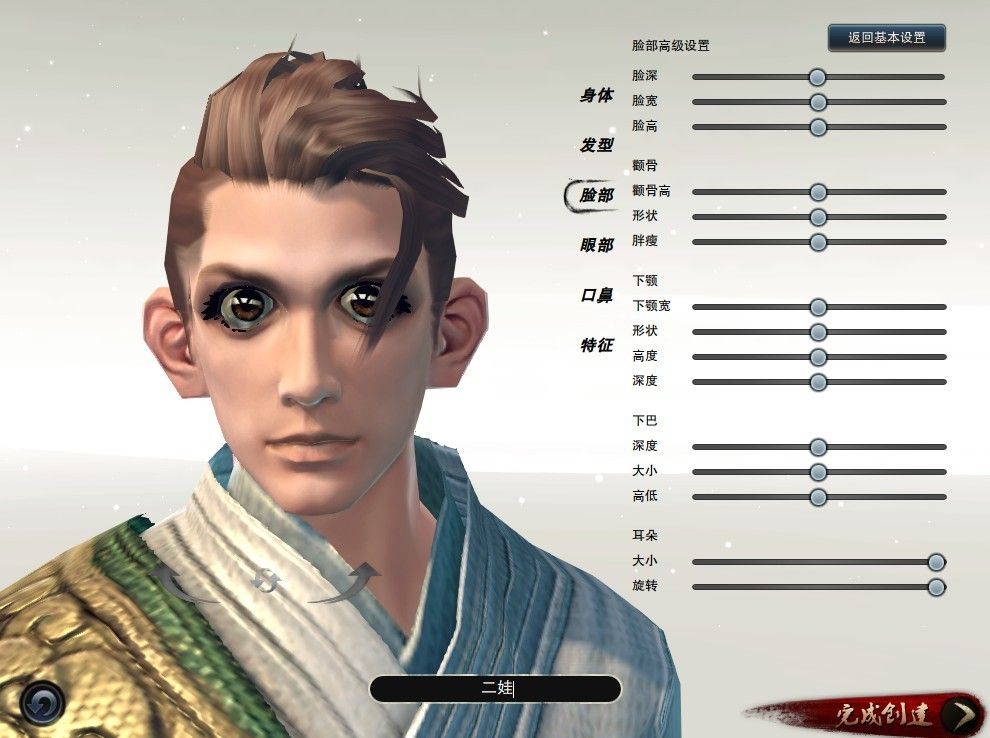Adjust the 脸宽 slider knob
The height and width of the screenshot is (738, 990).
[818, 102]
